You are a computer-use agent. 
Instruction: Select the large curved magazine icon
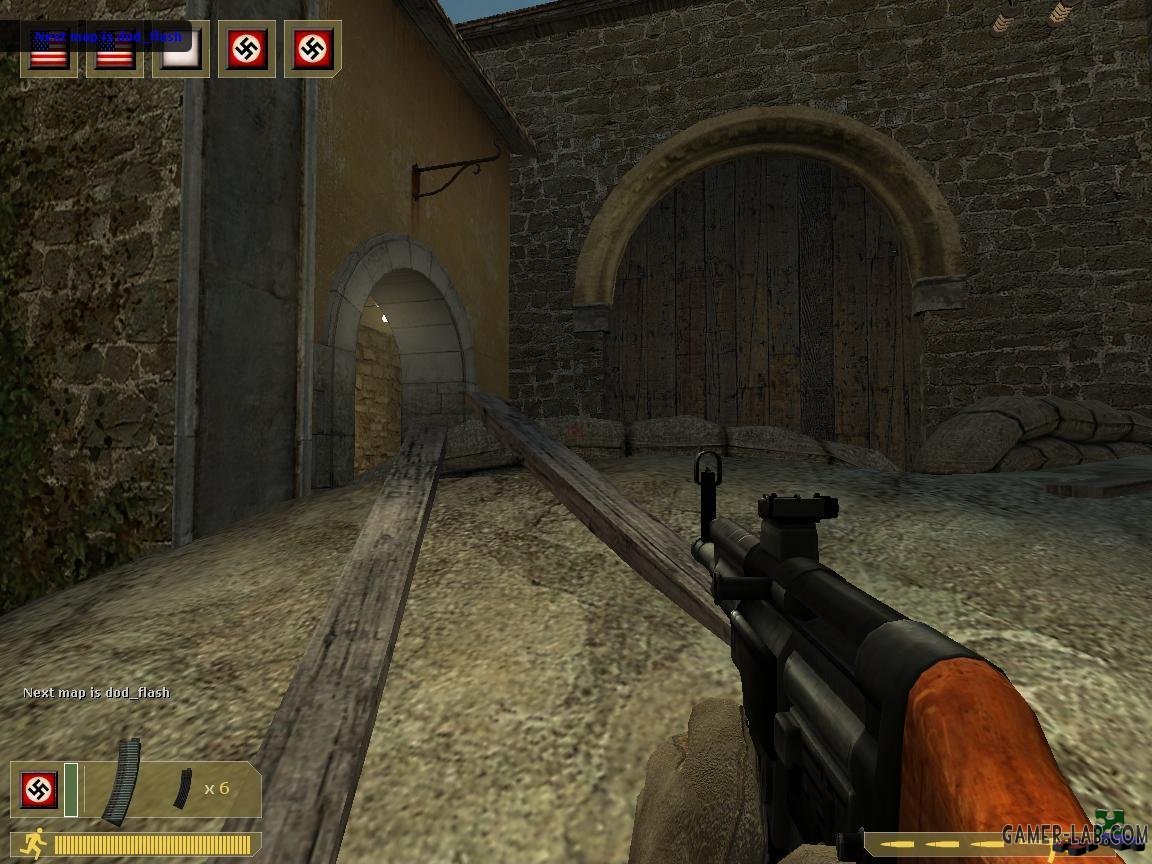click(x=122, y=781)
